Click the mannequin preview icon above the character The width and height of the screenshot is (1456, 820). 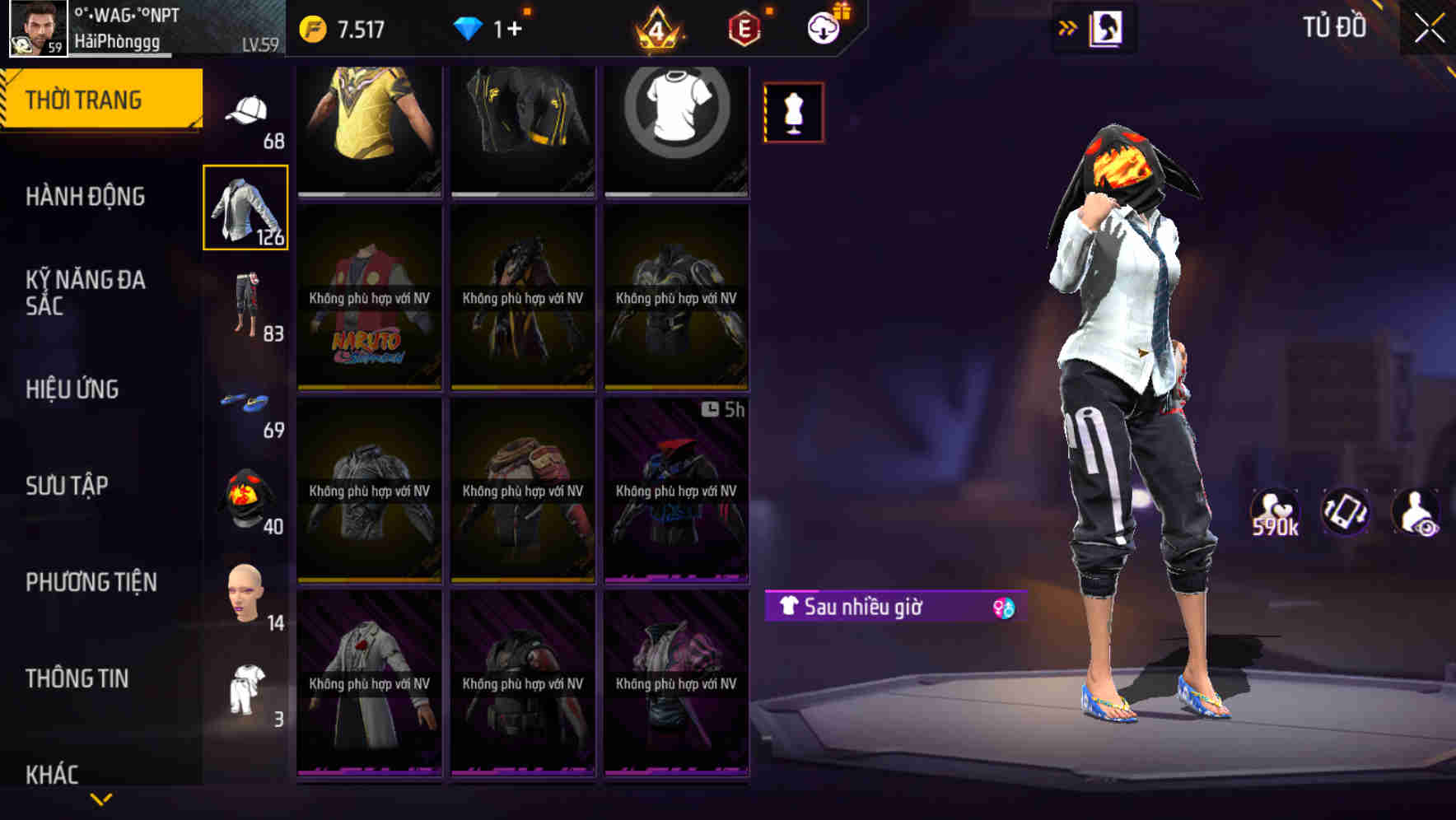793,112
